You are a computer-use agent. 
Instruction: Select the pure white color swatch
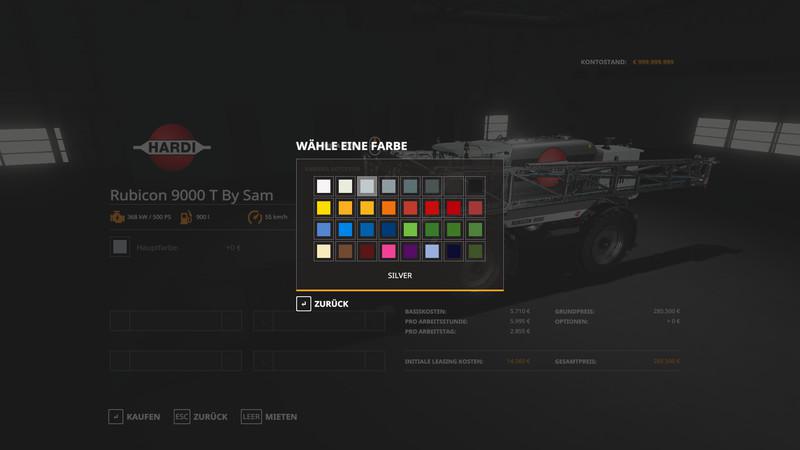(x=323, y=186)
